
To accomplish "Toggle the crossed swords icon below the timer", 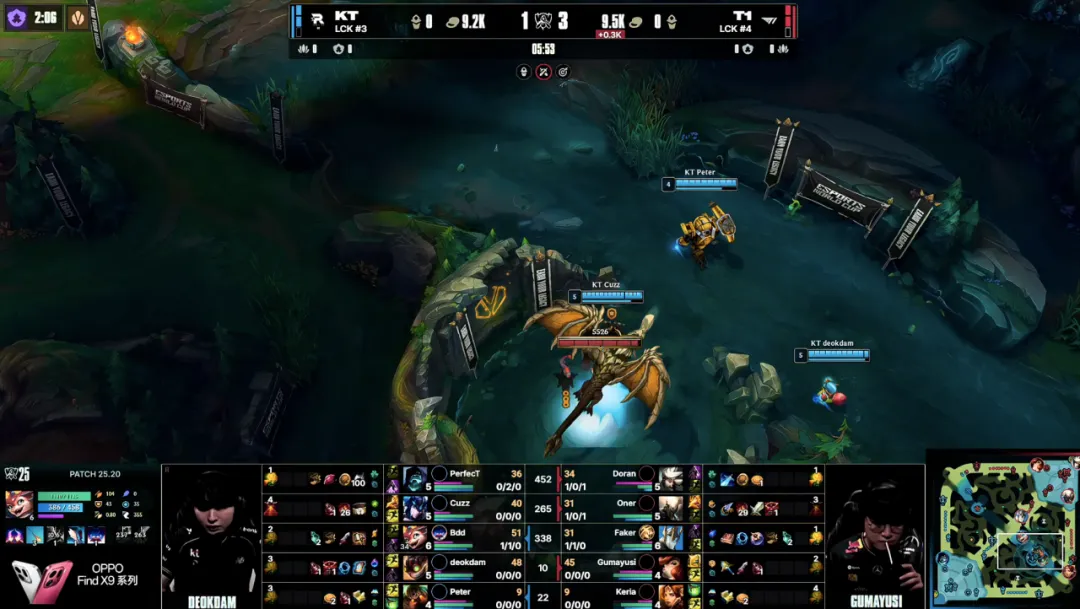I will [x=543, y=72].
